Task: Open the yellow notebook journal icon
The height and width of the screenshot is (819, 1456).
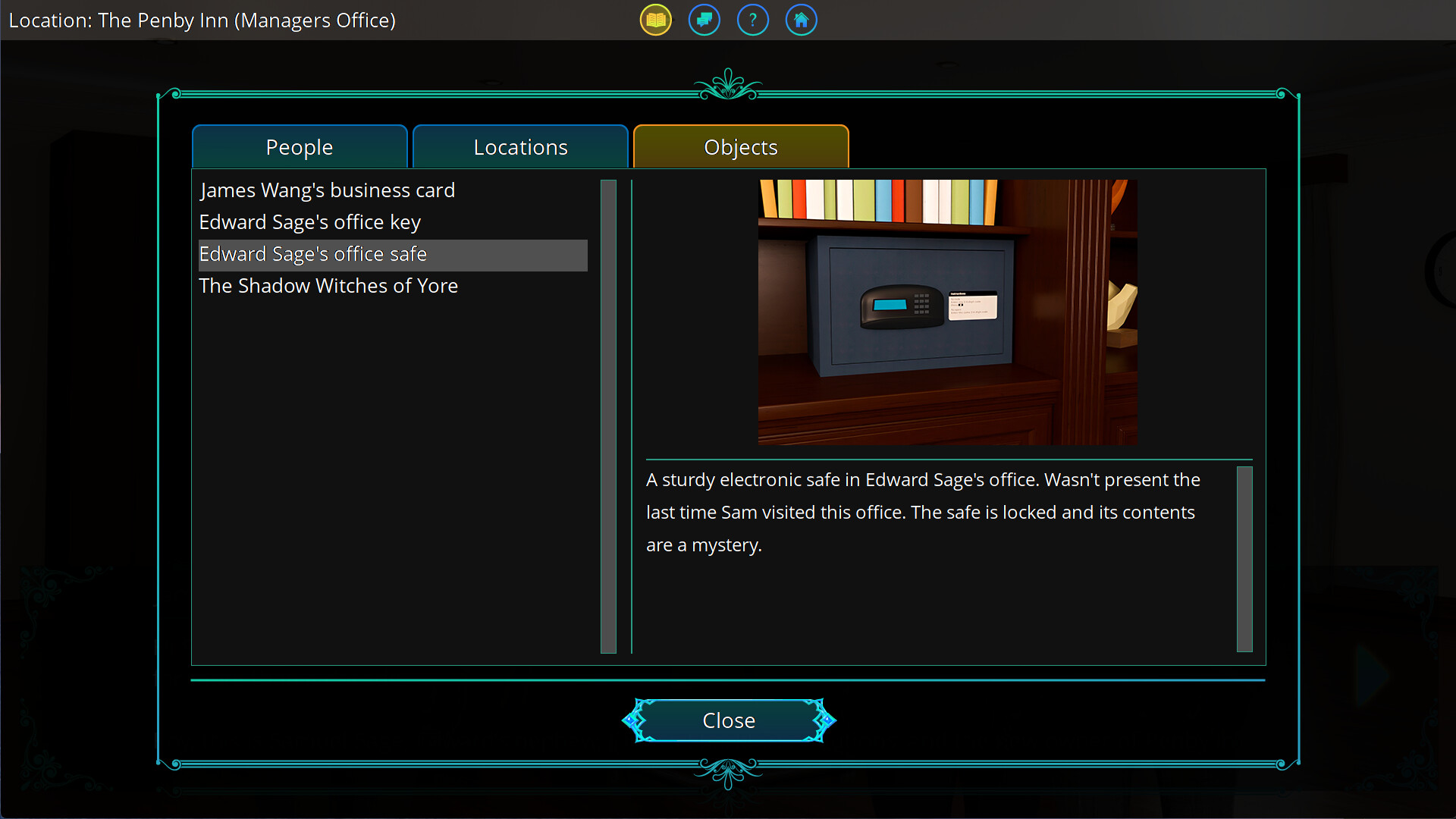Action: (x=654, y=20)
